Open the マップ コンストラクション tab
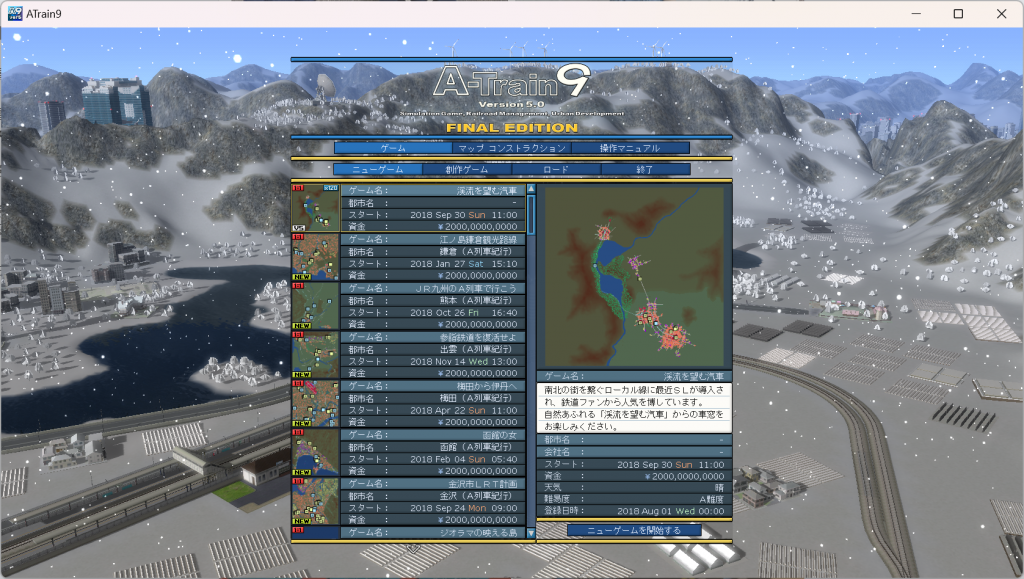 (x=511, y=148)
